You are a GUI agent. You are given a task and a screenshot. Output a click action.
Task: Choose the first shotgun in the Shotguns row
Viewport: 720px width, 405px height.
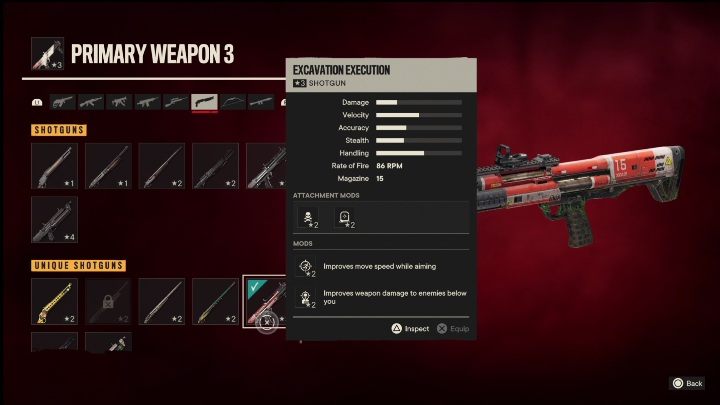(54, 166)
